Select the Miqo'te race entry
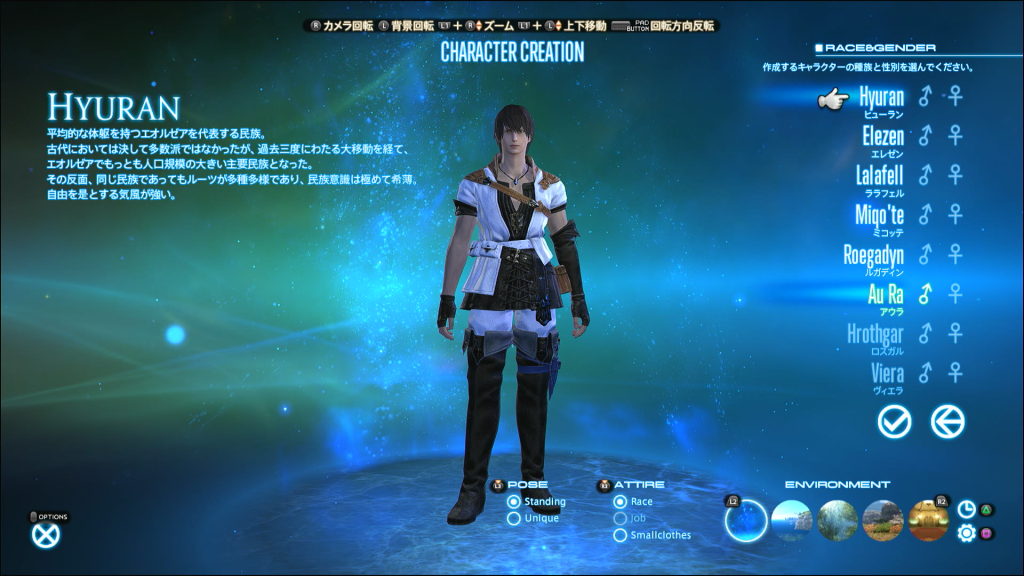 [x=879, y=214]
